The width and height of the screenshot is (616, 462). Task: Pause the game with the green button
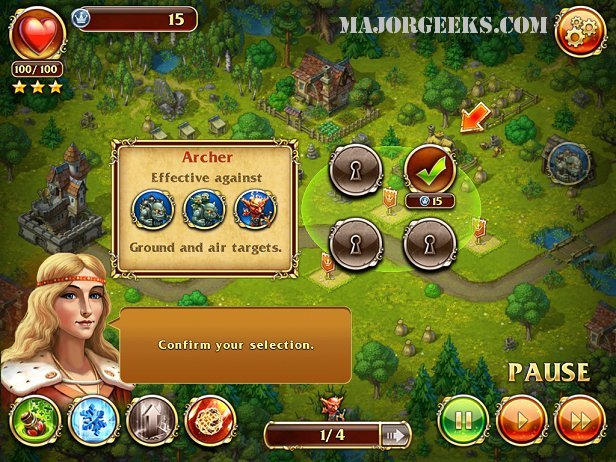tap(463, 420)
